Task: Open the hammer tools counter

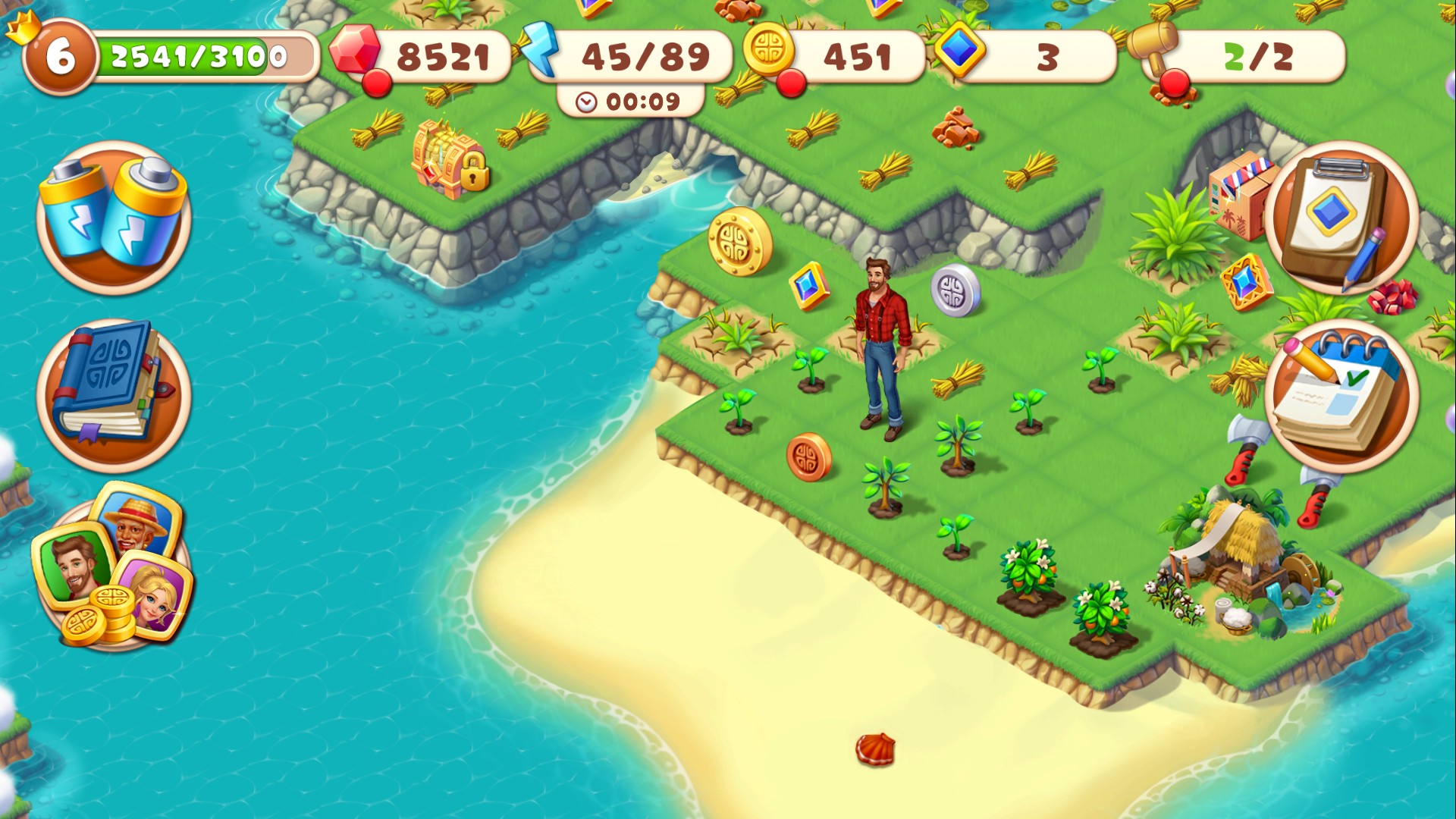Action: pos(1251,55)
